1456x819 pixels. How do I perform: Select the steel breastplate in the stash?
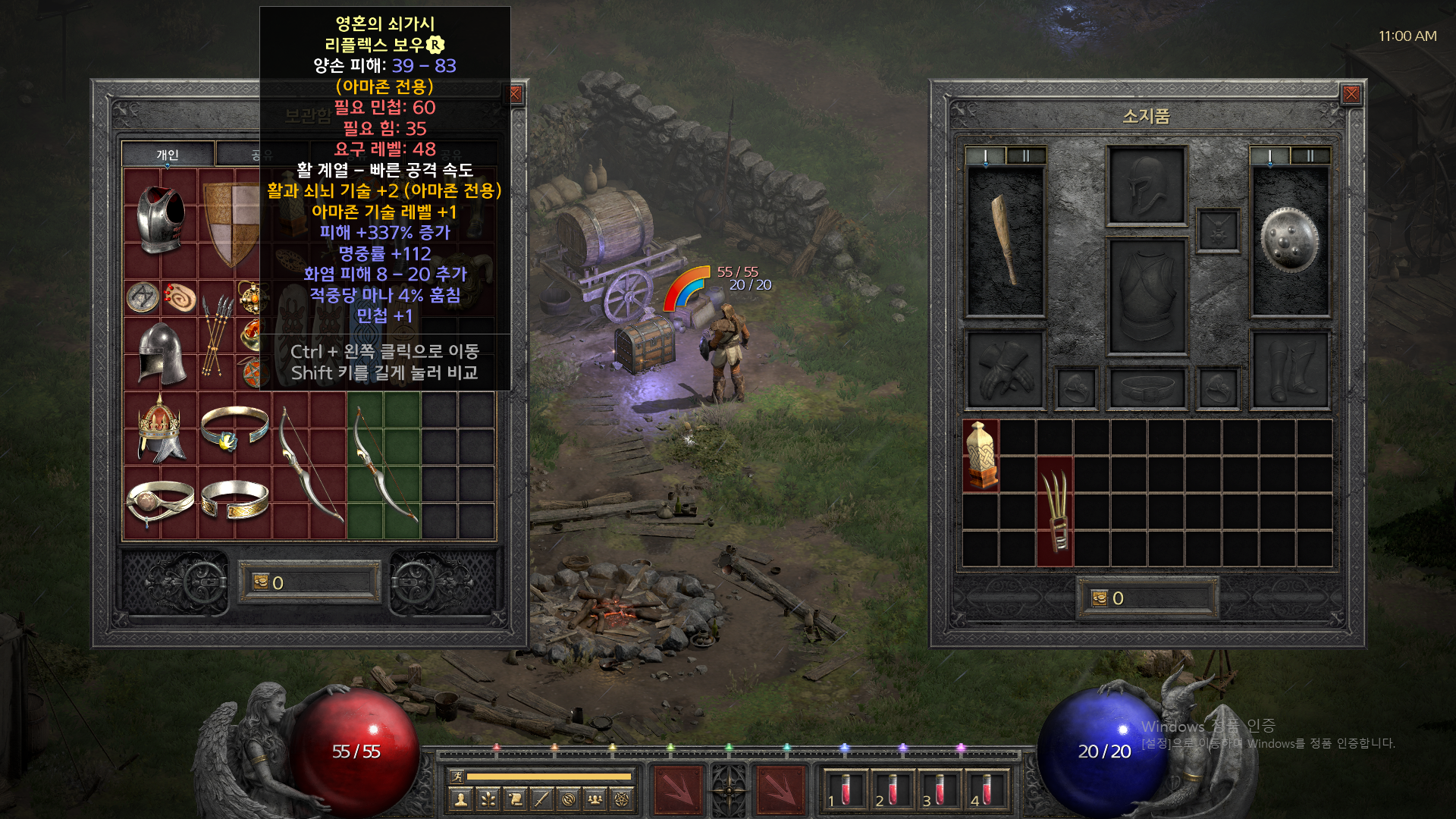160,218
